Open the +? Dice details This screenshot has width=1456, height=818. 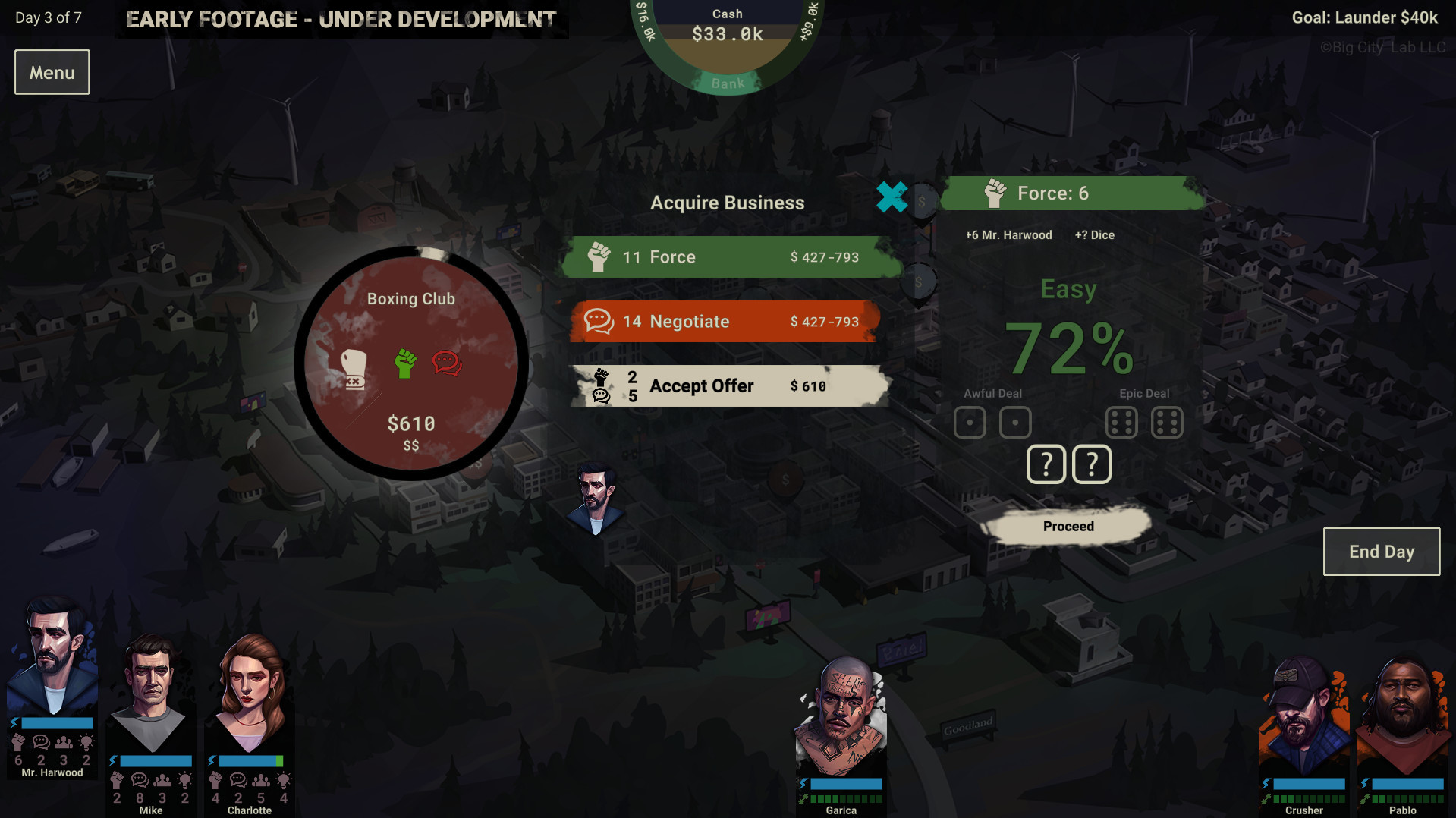point(1093,235)
